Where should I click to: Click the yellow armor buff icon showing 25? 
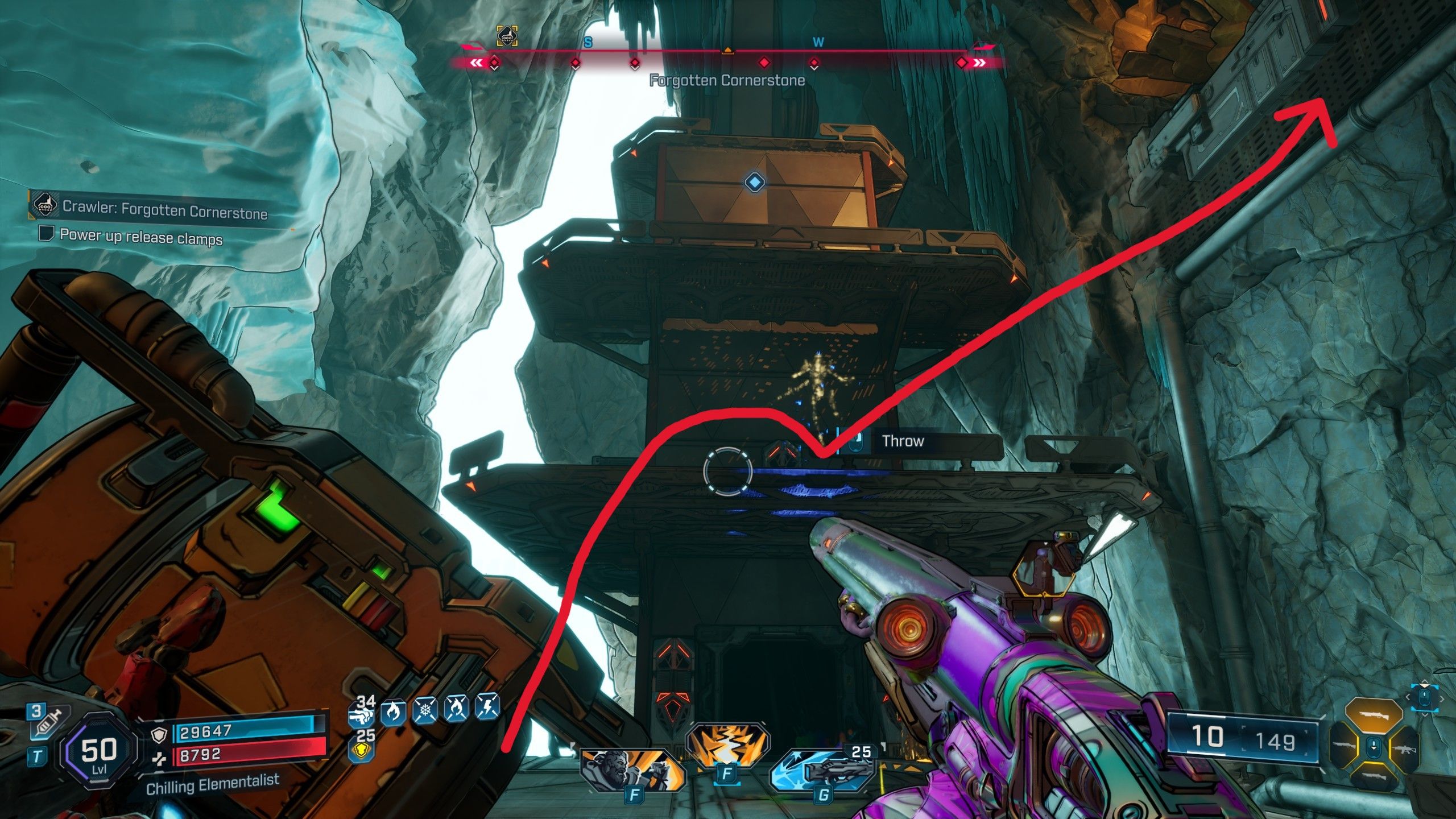(362, 746)
